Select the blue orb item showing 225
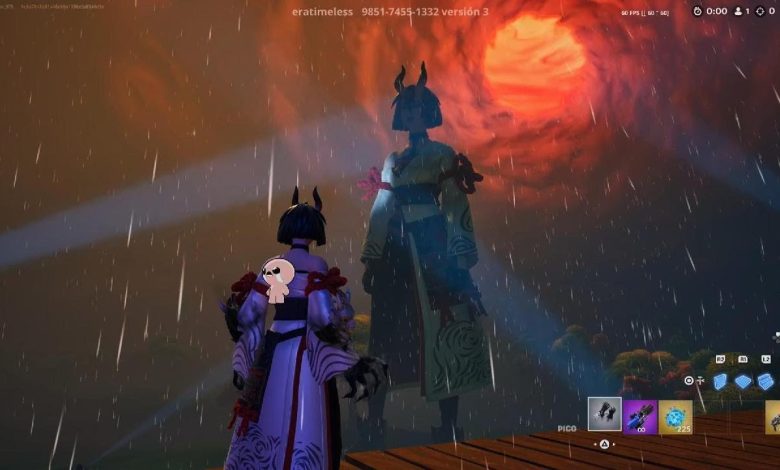Screen dimensions: 780x470 tap(676, 415)
